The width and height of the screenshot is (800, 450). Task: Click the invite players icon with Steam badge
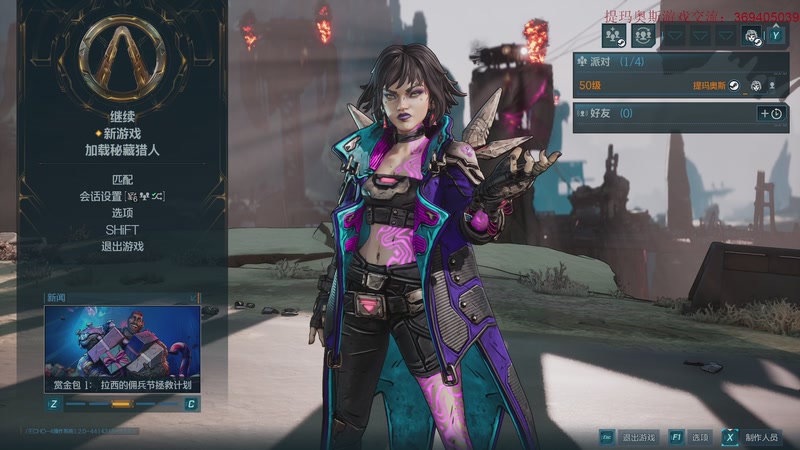click(613, 36)
